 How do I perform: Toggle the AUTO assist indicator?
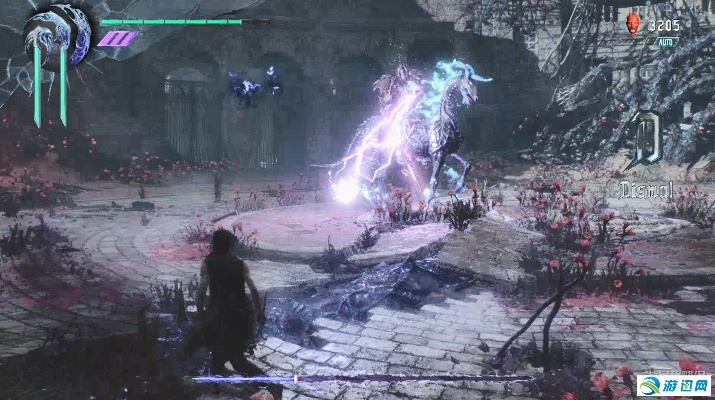pyautogui.click(x=665, y=43)
